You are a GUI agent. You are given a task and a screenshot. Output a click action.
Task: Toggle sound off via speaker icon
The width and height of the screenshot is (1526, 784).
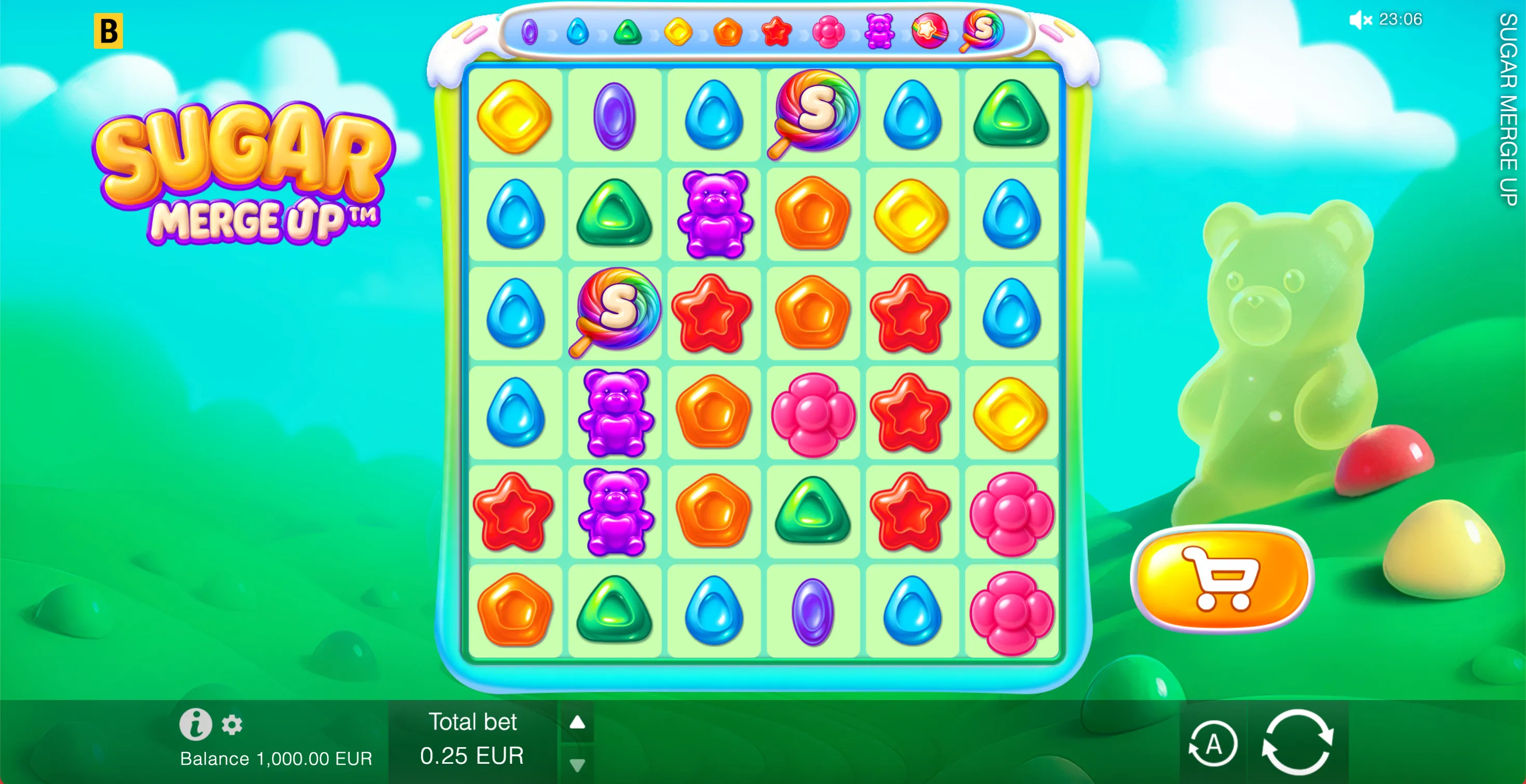(x=1360, y=20)
